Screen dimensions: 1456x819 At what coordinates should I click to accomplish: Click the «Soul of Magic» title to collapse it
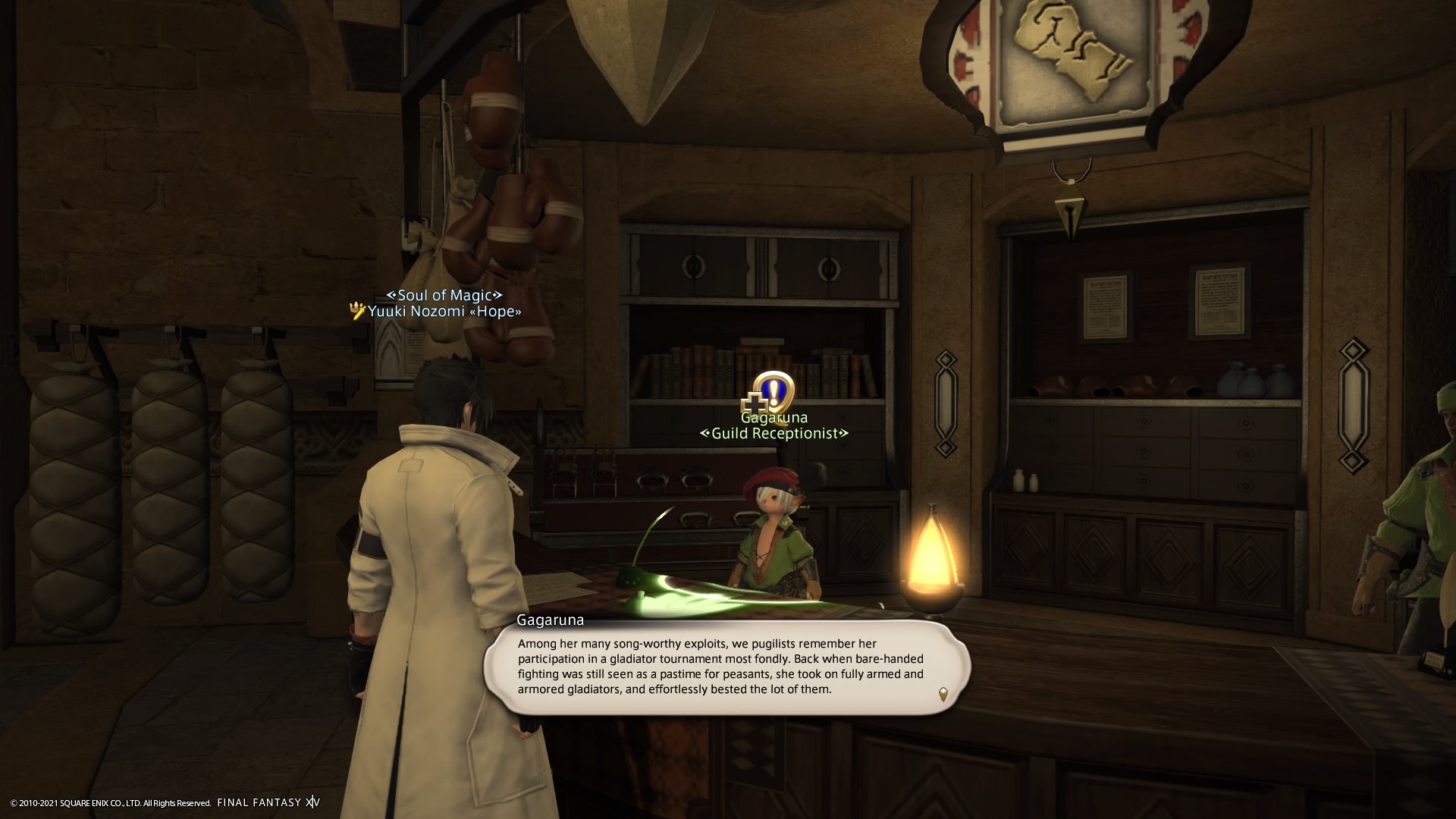pos(444,294)
